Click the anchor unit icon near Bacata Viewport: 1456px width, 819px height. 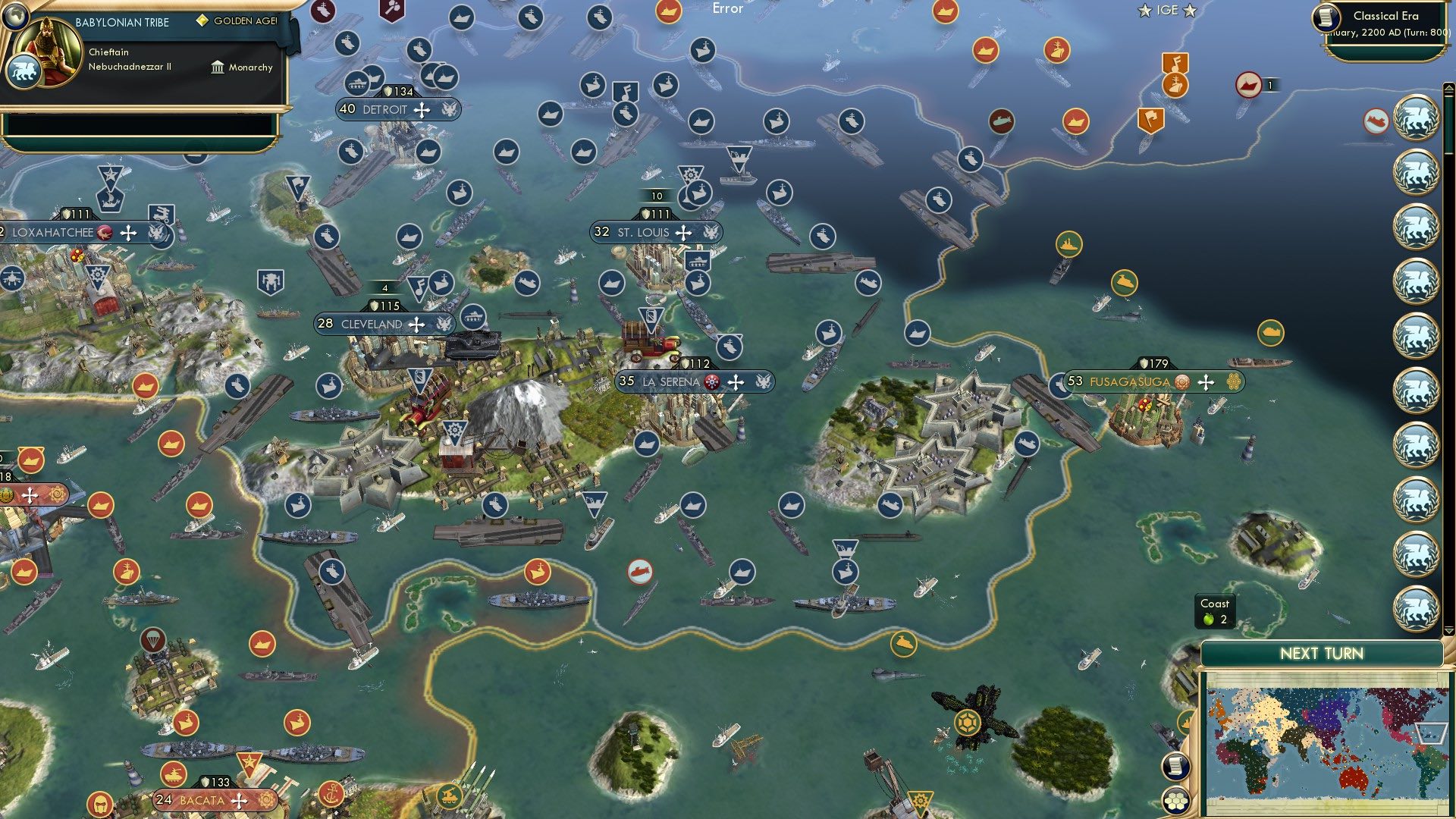coord(331,793)
